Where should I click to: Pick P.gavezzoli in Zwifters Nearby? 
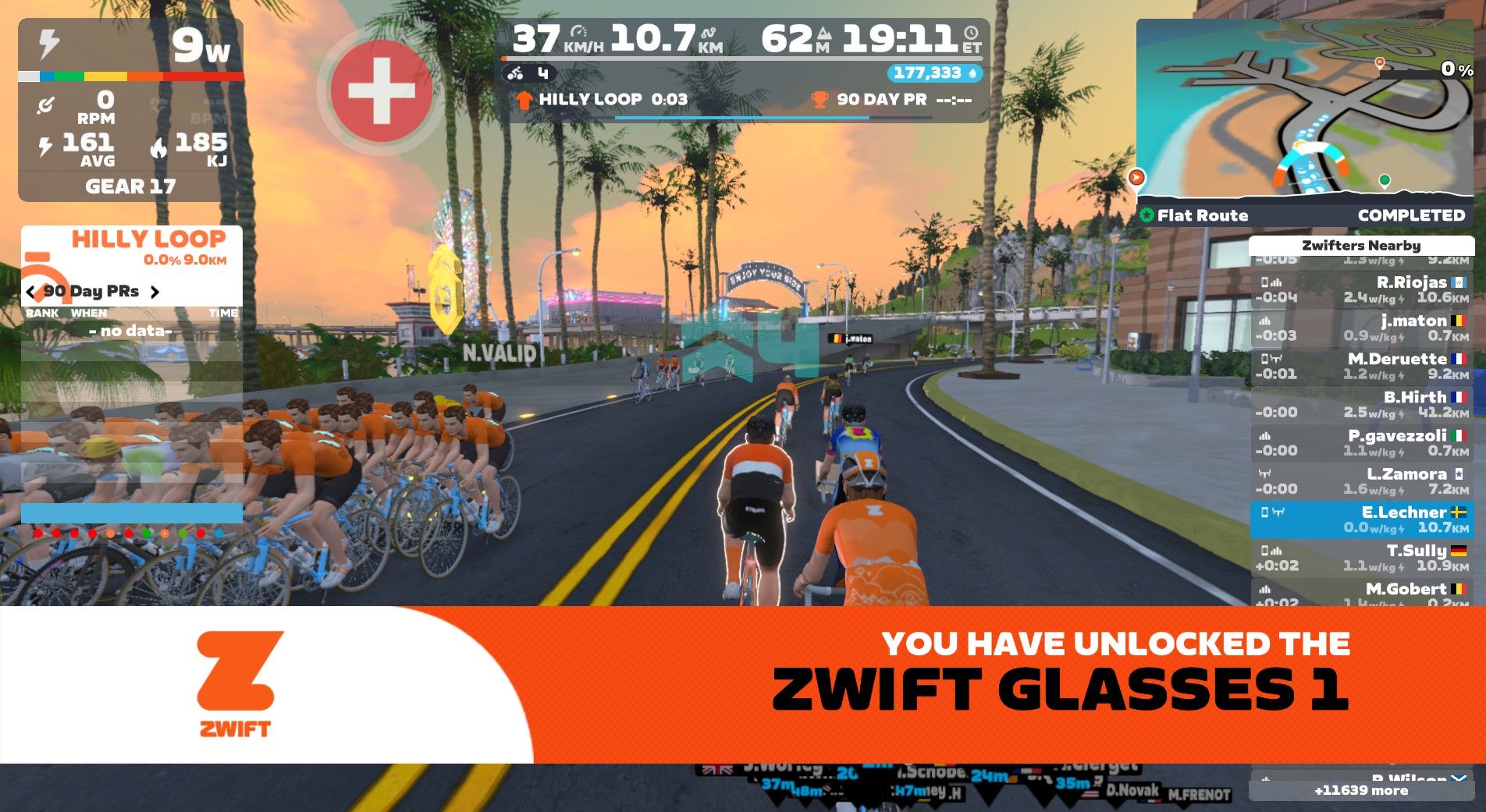[x=1361, y=442]
